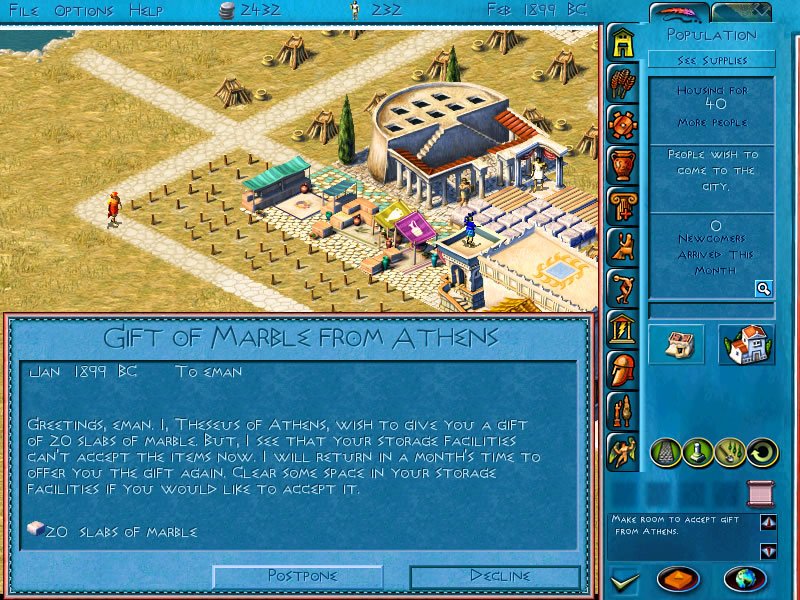Choose the elite housing build button
800x600 pixels.
[746, 344]
